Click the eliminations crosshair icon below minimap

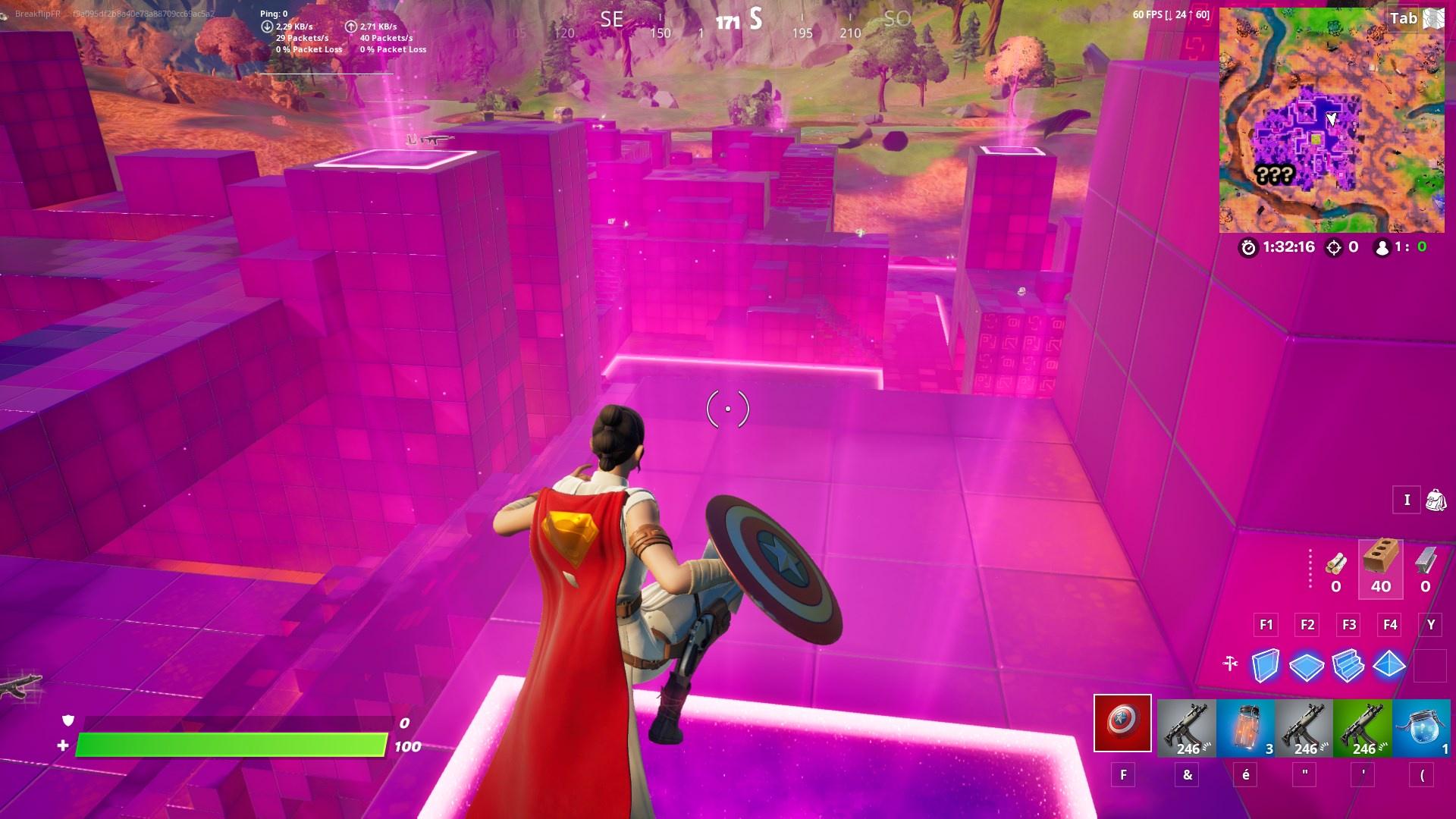click(1335, 246)
